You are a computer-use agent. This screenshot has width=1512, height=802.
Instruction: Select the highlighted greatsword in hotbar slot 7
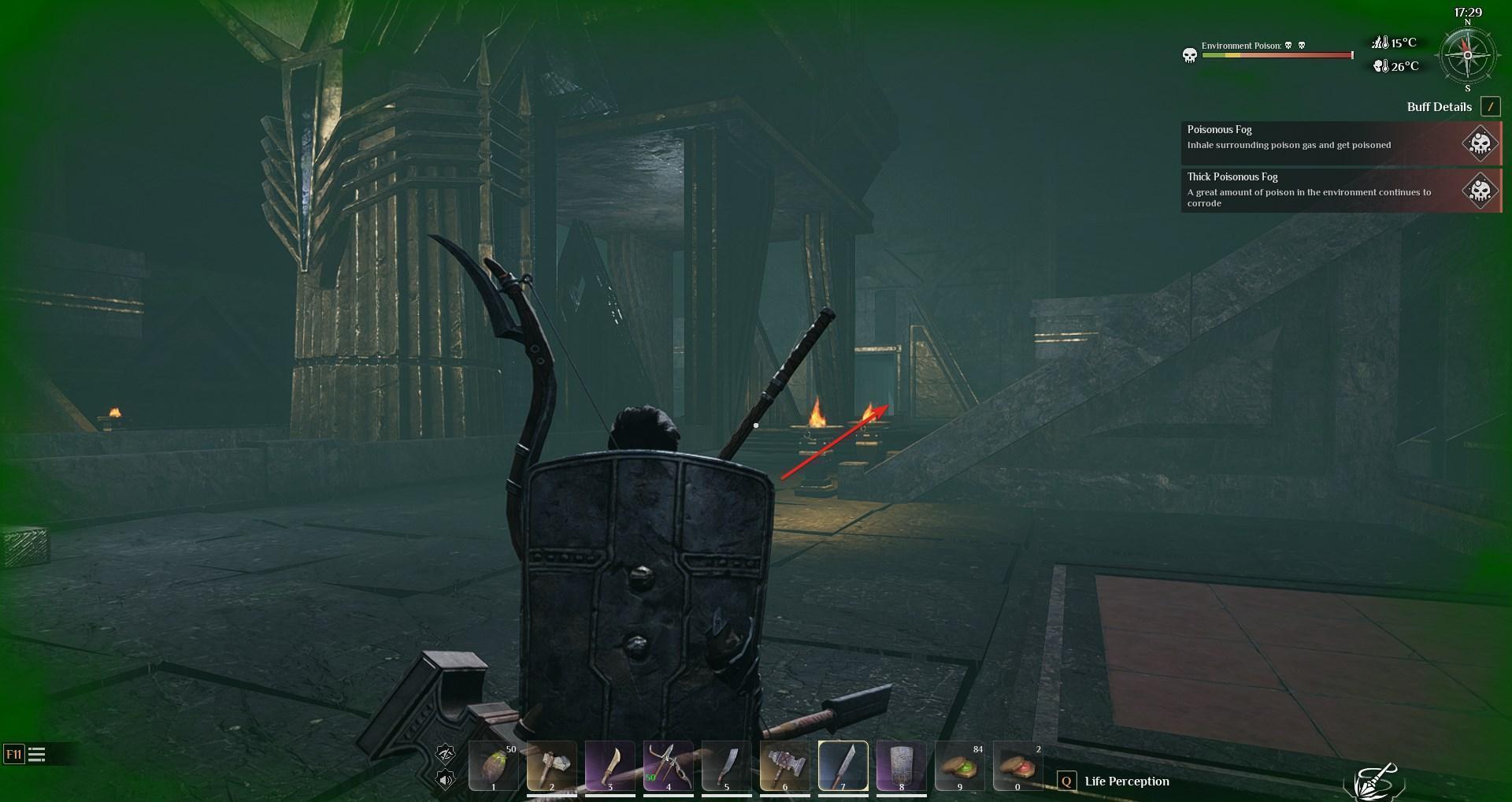(x=843, y=766)
